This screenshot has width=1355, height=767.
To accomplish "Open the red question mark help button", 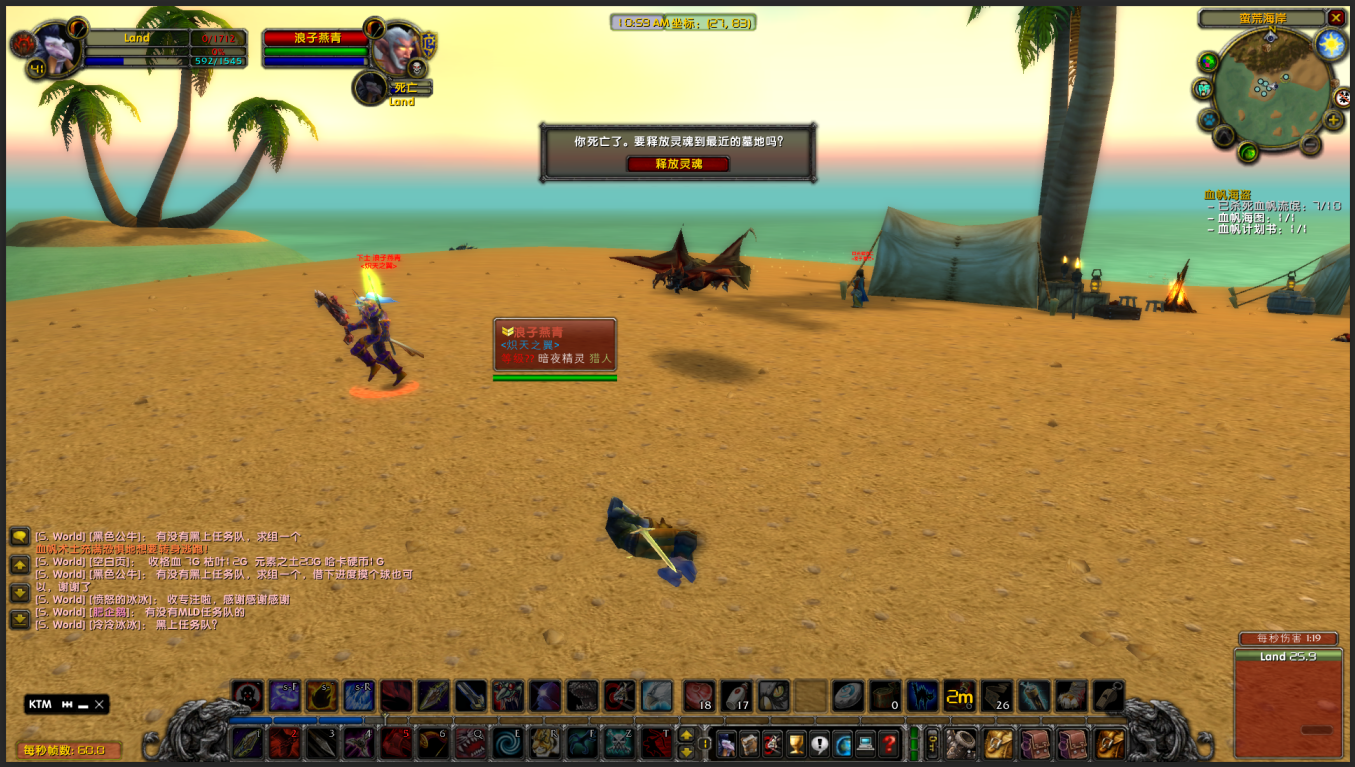I will [x=888, y=743].
